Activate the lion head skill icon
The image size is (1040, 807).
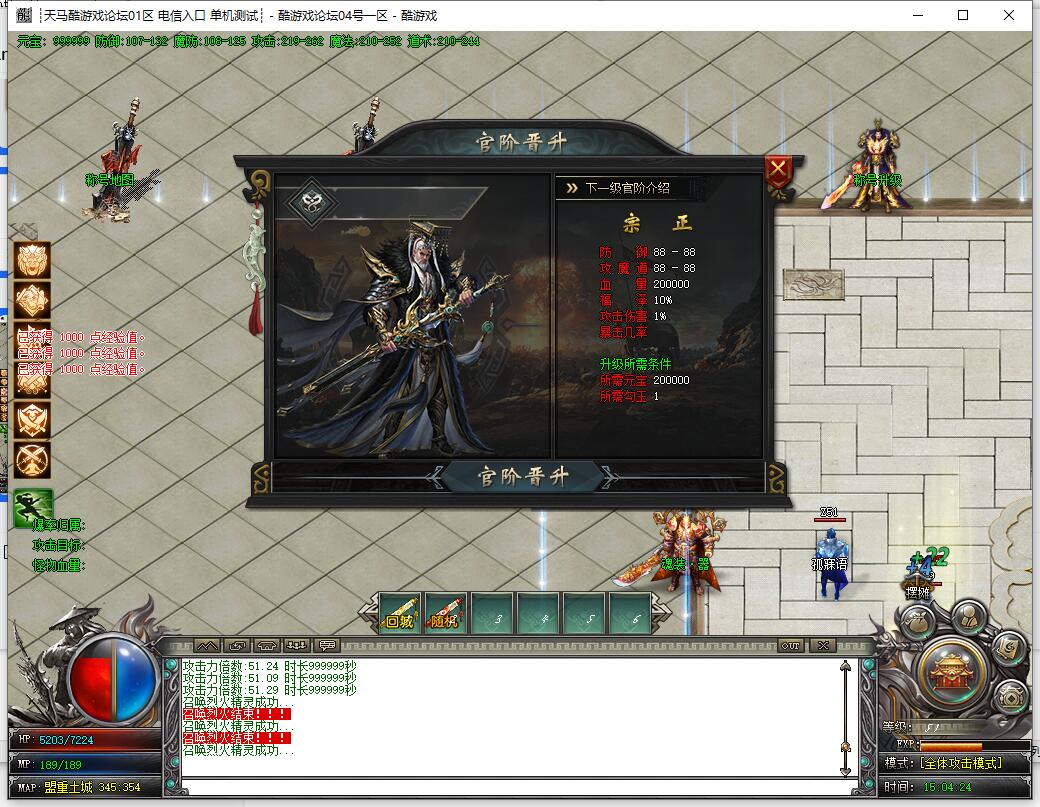point(32,259)
